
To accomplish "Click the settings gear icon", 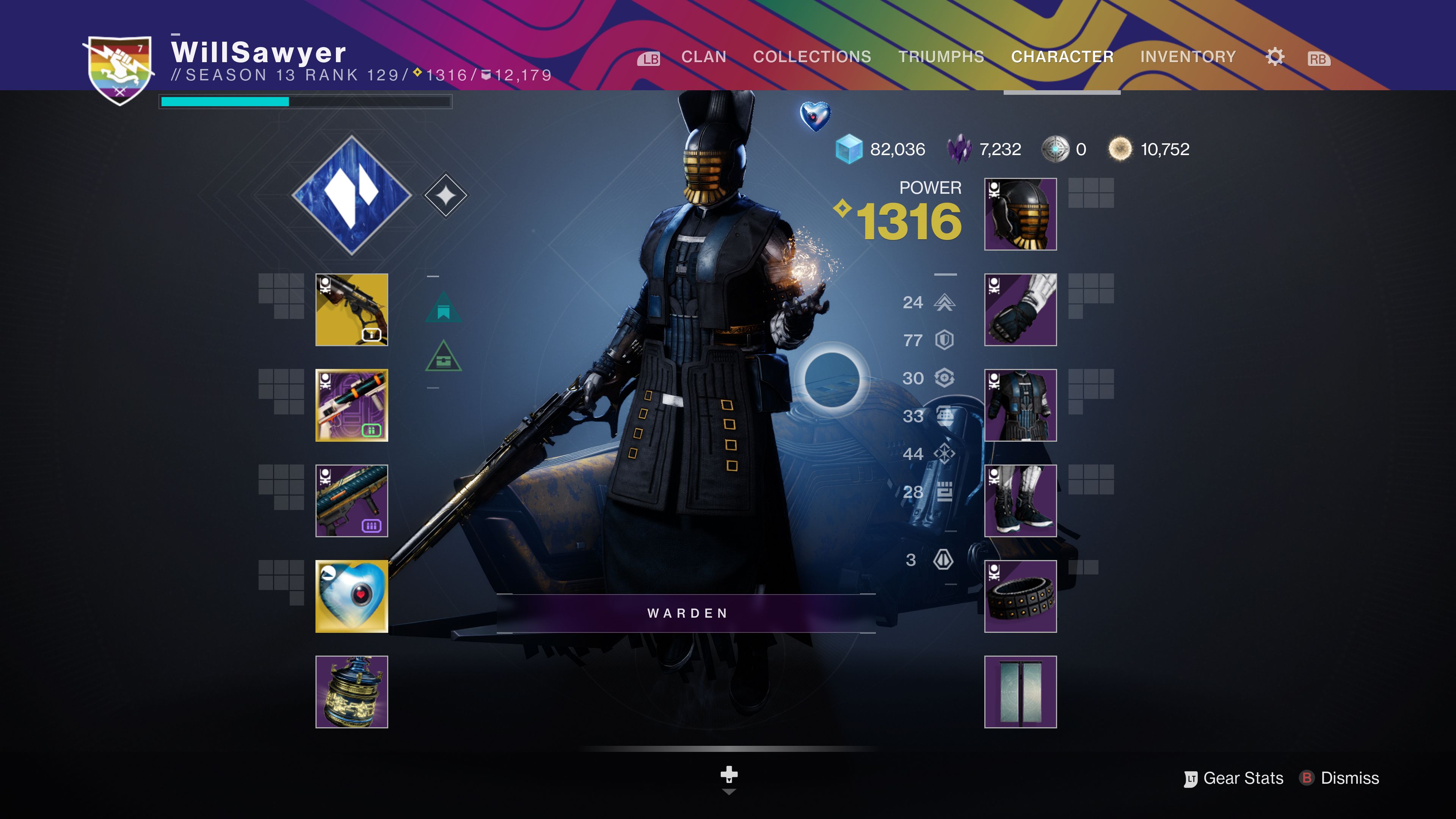I will 1274,56.
